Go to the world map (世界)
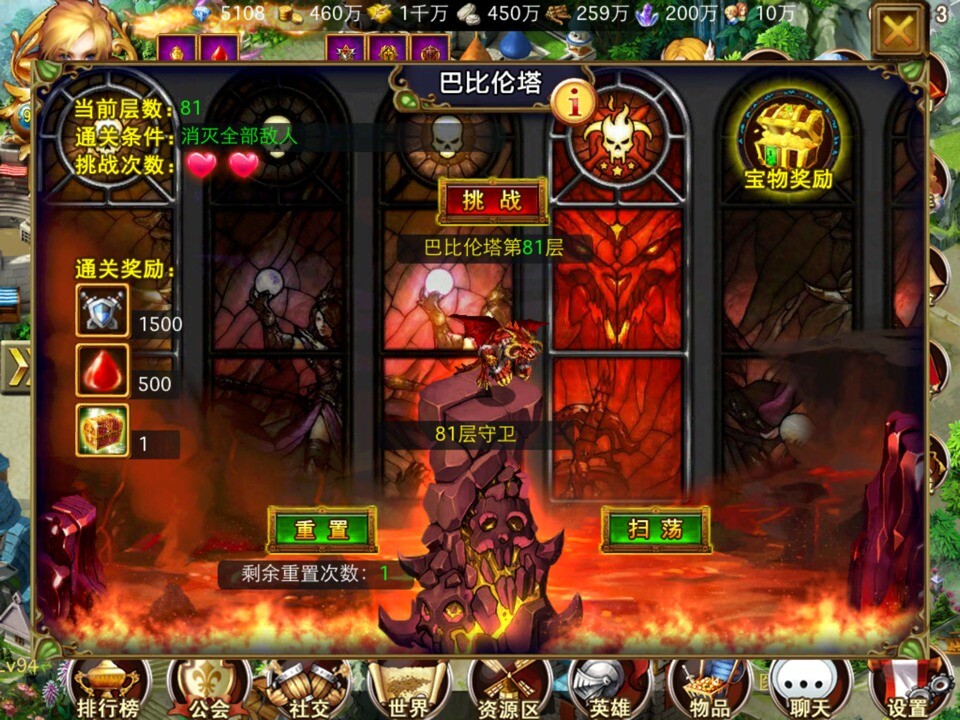This screenshot has height=720, width=960. [410, 690]
